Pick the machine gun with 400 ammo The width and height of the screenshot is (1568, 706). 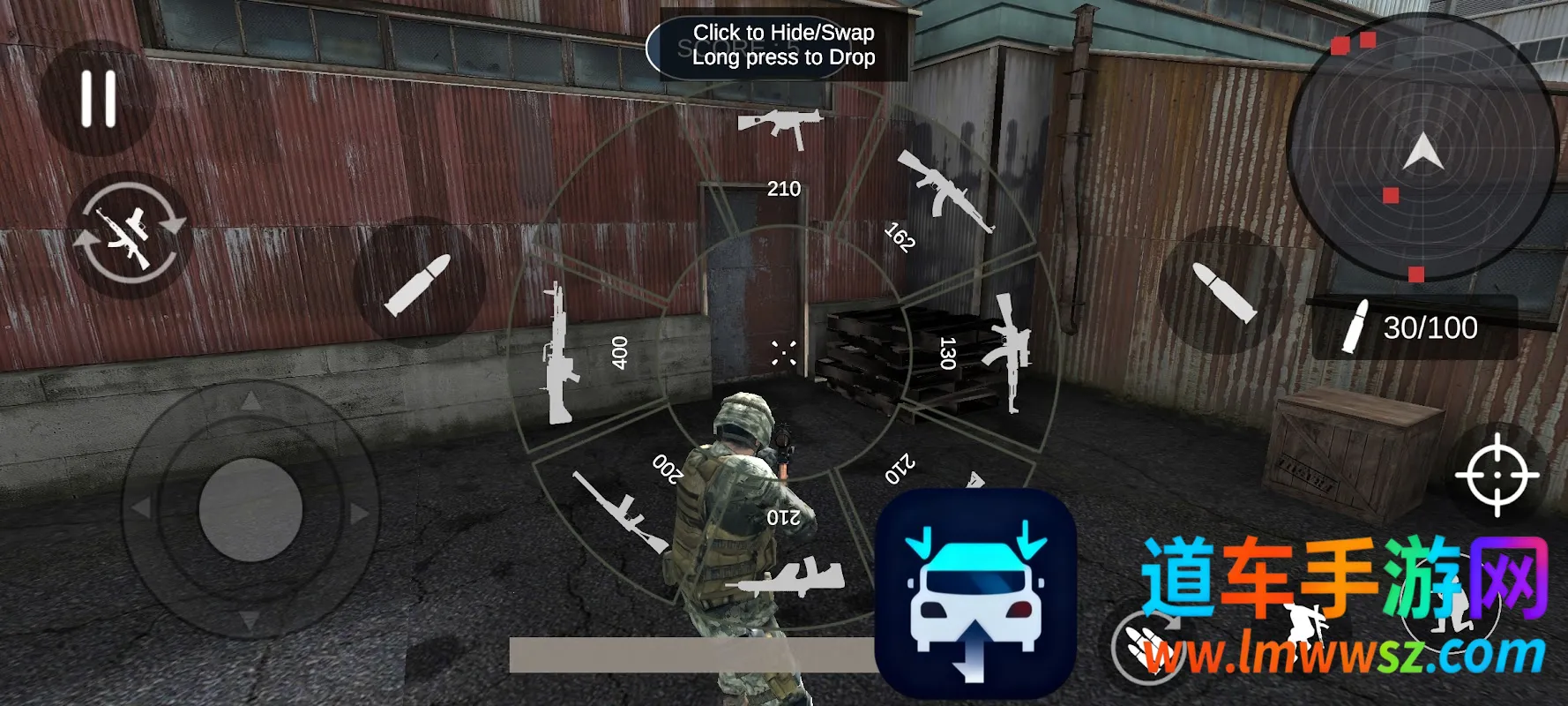(557, 353)
